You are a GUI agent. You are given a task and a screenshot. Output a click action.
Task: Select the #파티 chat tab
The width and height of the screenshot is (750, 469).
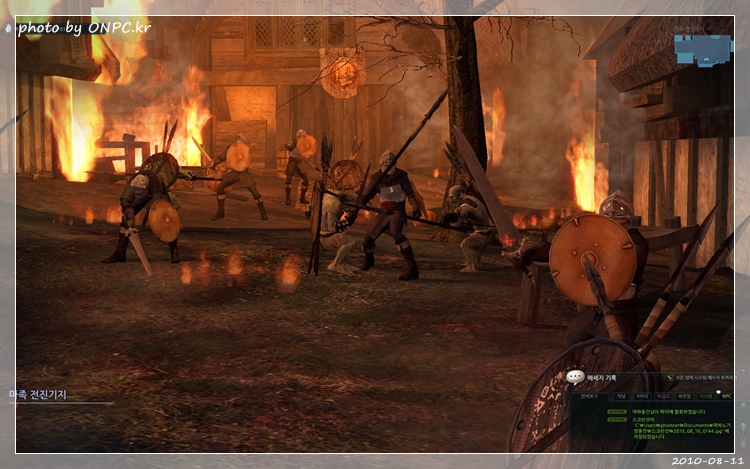(x=641, y=396)
